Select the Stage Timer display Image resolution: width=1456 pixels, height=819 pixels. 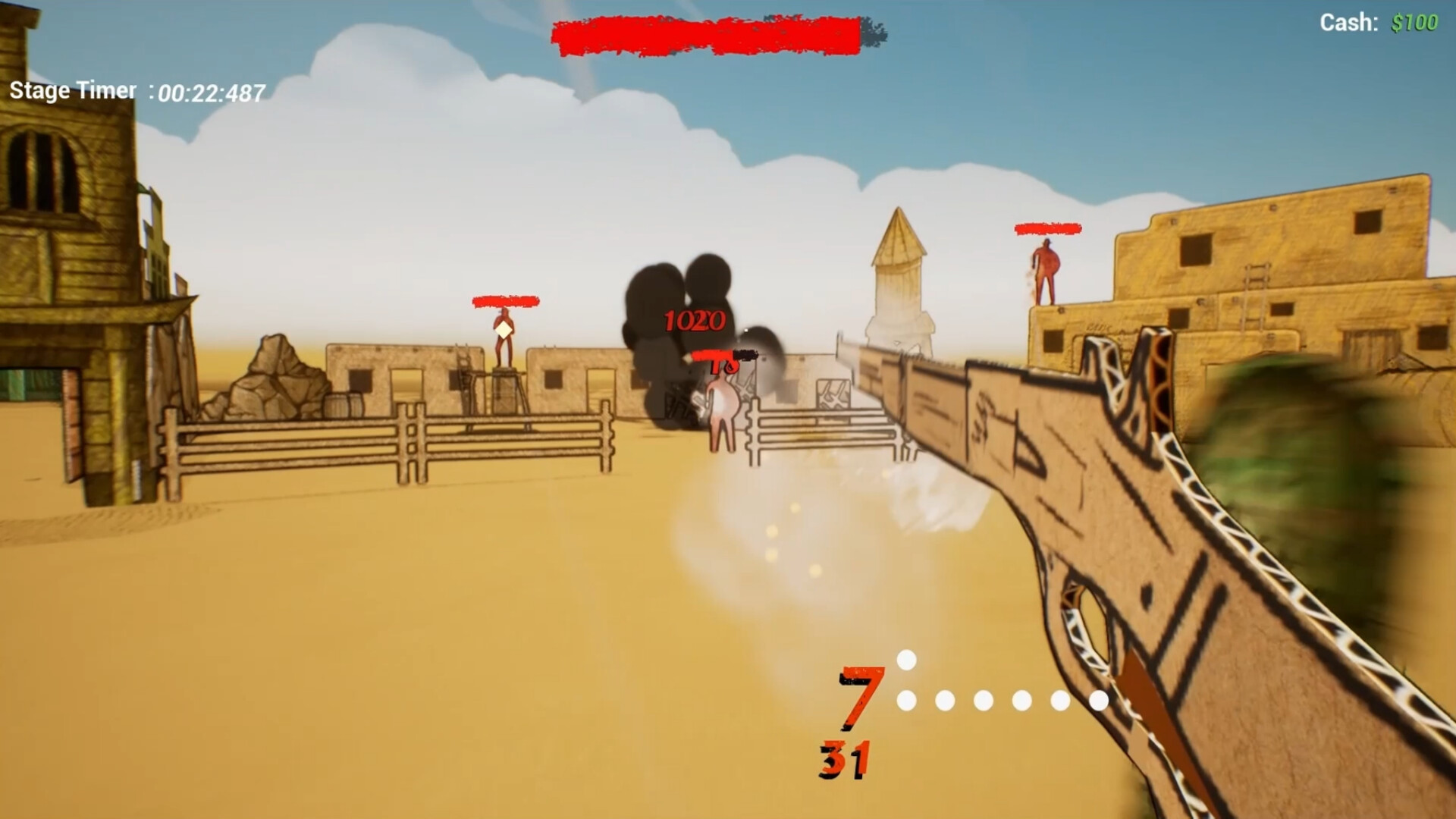133,91
